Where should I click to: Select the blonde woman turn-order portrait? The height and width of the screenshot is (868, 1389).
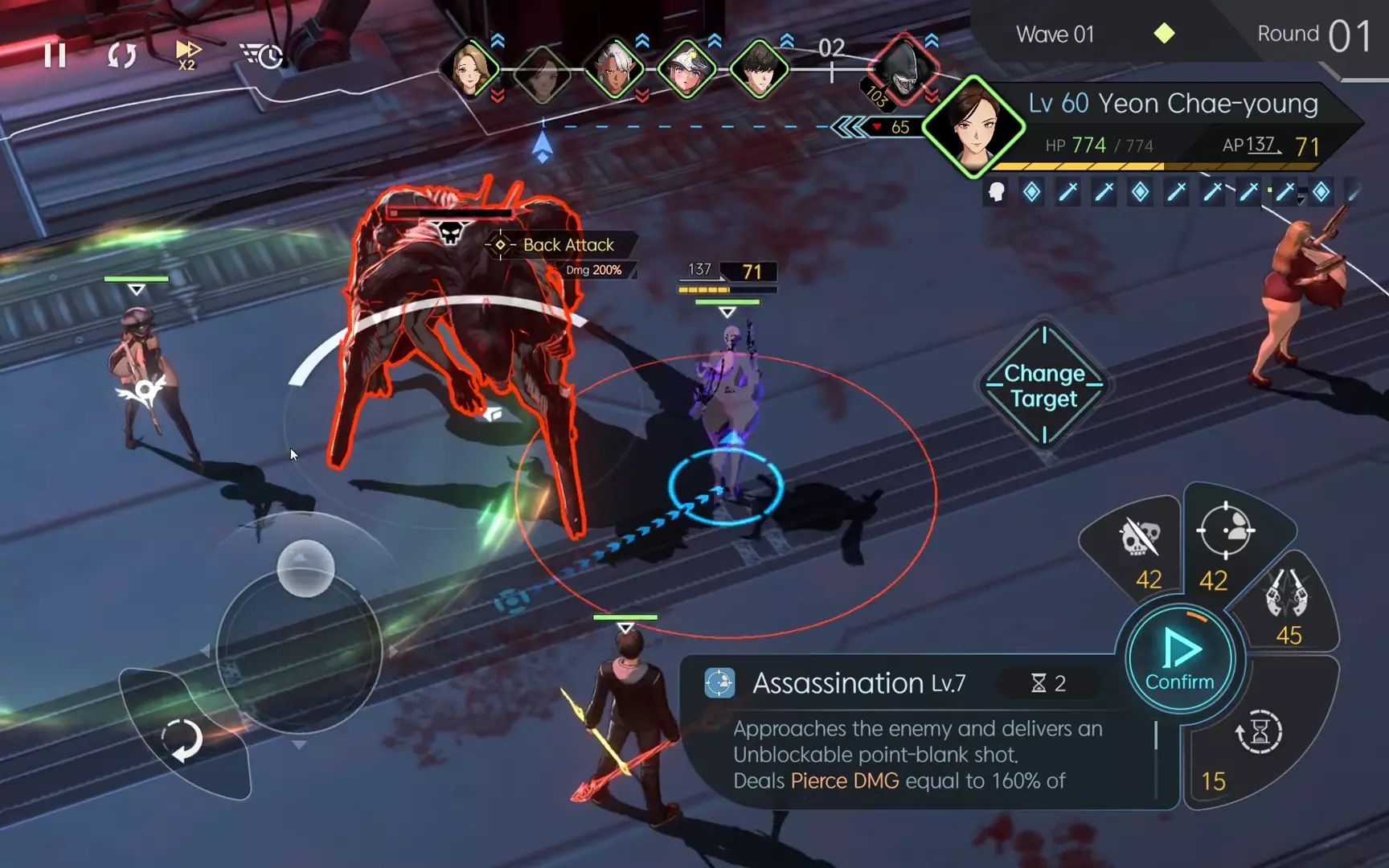470,69
